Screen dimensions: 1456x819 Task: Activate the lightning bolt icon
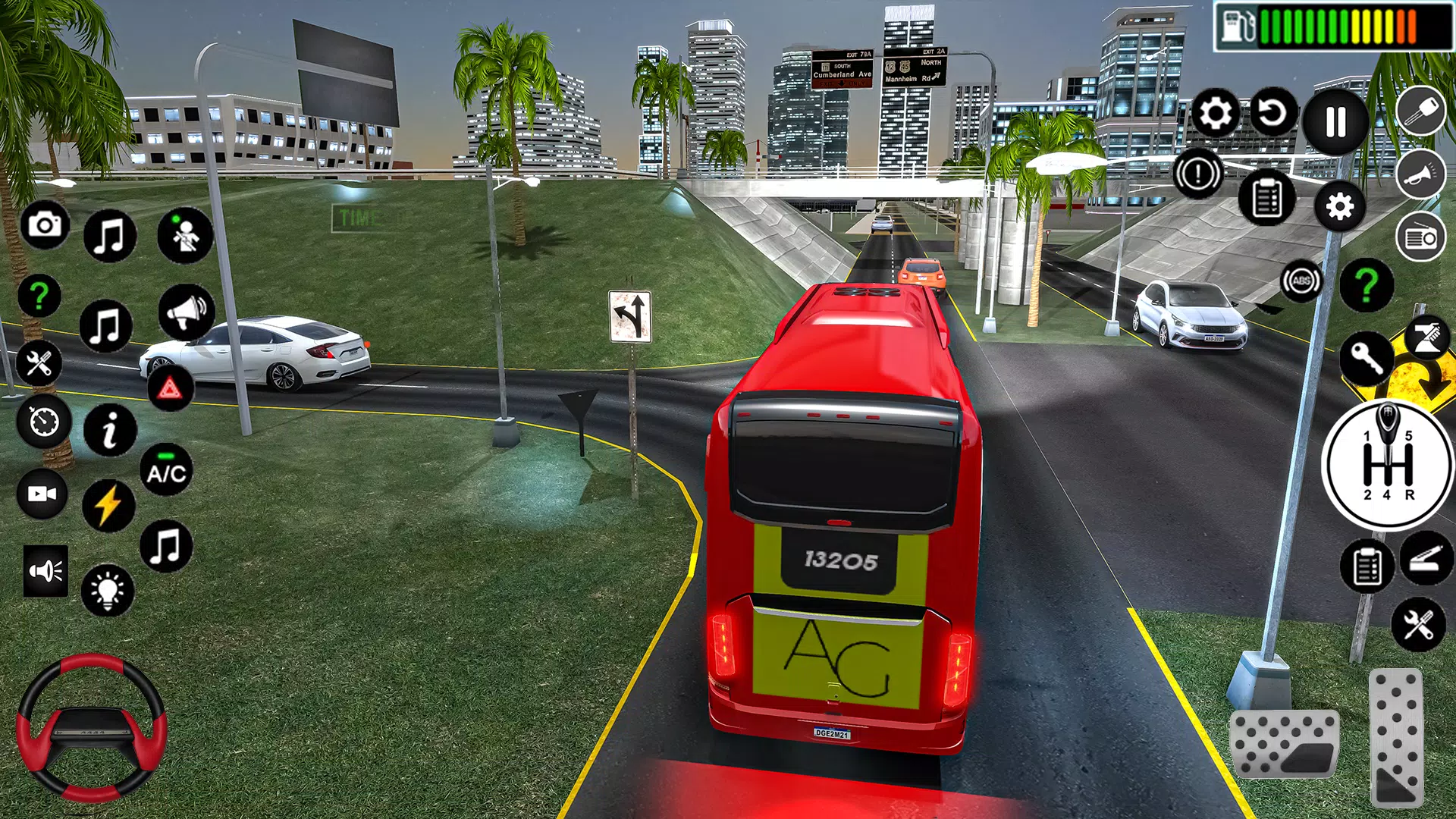[108, 505]
